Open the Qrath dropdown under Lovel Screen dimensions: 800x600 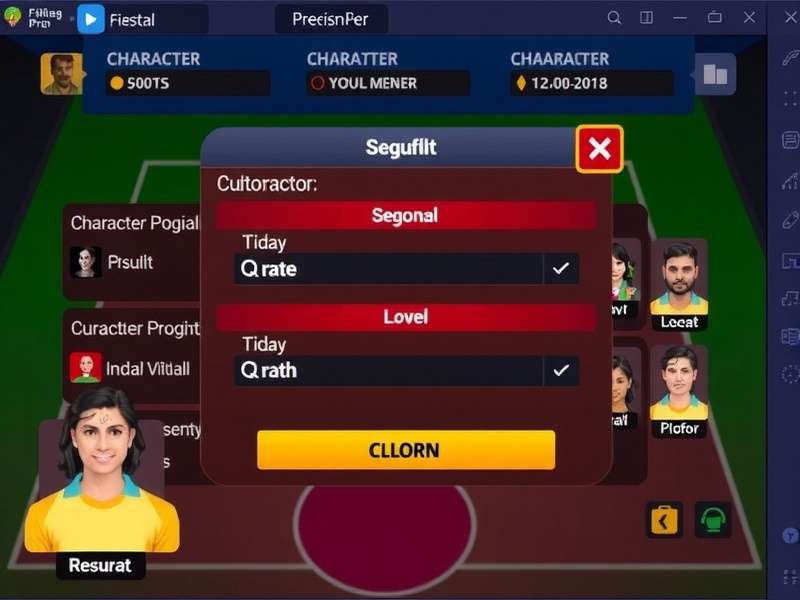pyautogui.click(x=406, y=371)
